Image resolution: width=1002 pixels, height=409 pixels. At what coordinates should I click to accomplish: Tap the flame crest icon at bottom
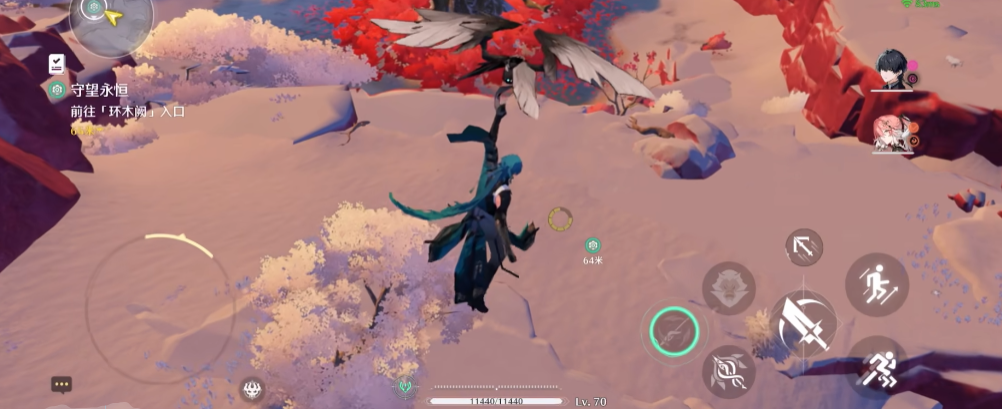pyautogui.click(x=251, y=389)
